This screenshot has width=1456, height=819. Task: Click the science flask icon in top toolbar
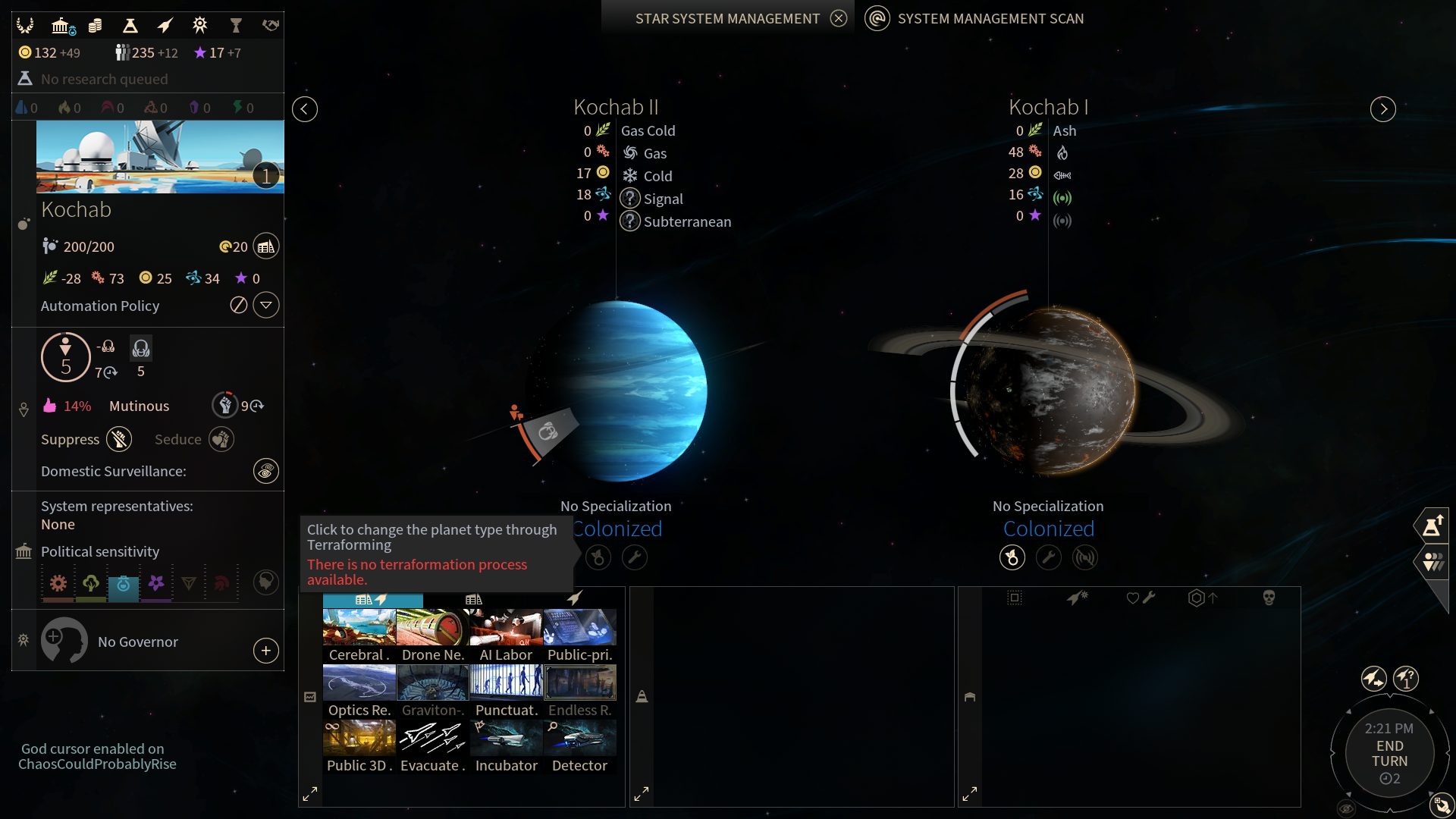[130, 25]
